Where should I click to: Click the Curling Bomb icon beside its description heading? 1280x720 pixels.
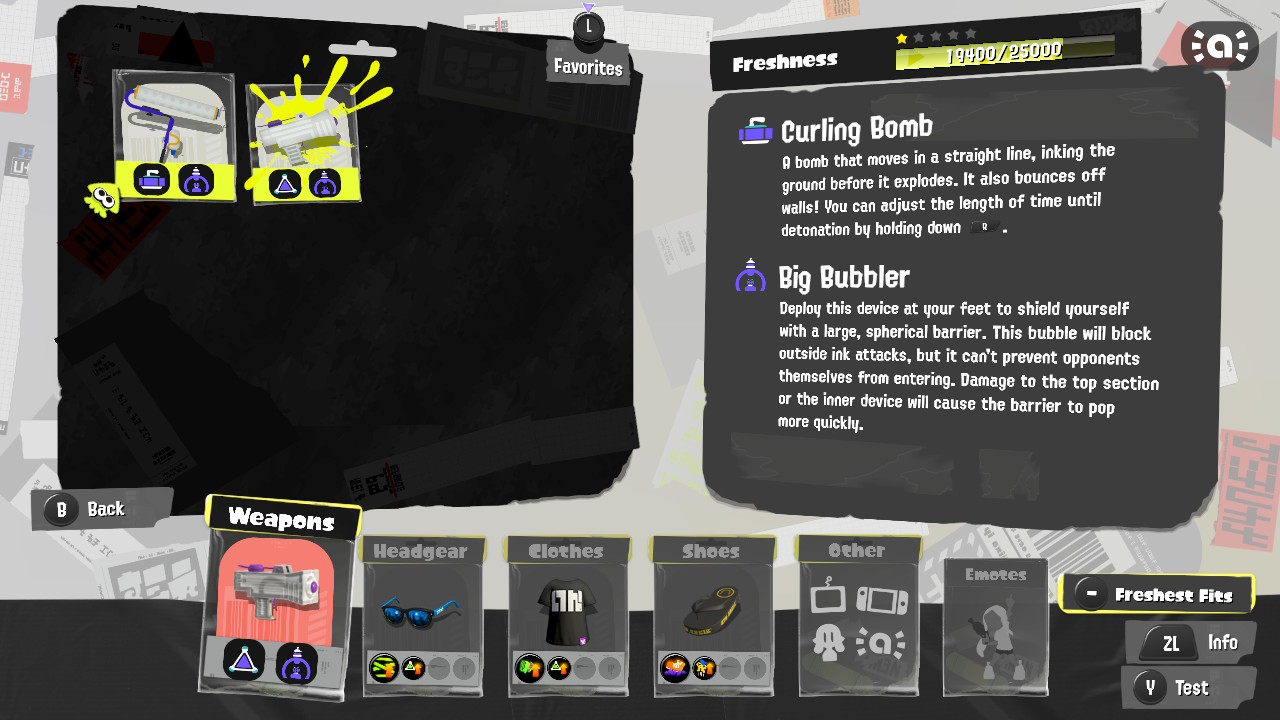coord(754,130)
